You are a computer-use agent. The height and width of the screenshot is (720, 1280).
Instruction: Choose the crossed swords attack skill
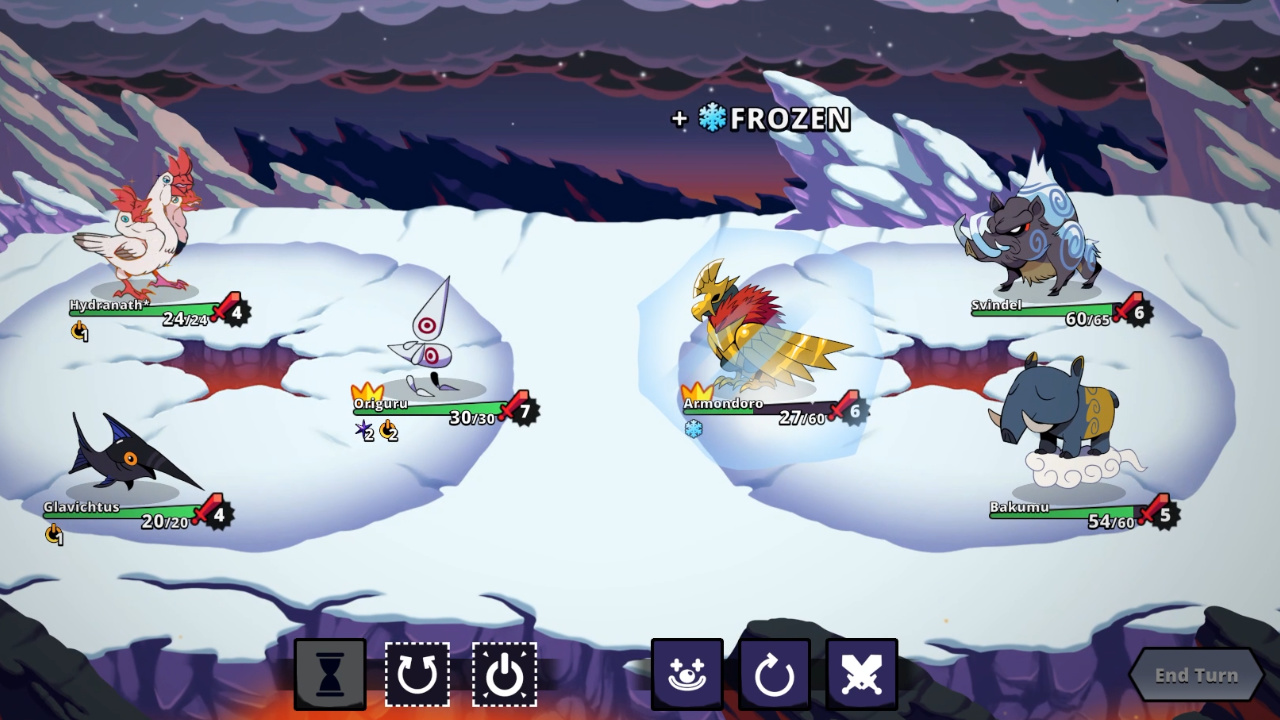(861, 675)
